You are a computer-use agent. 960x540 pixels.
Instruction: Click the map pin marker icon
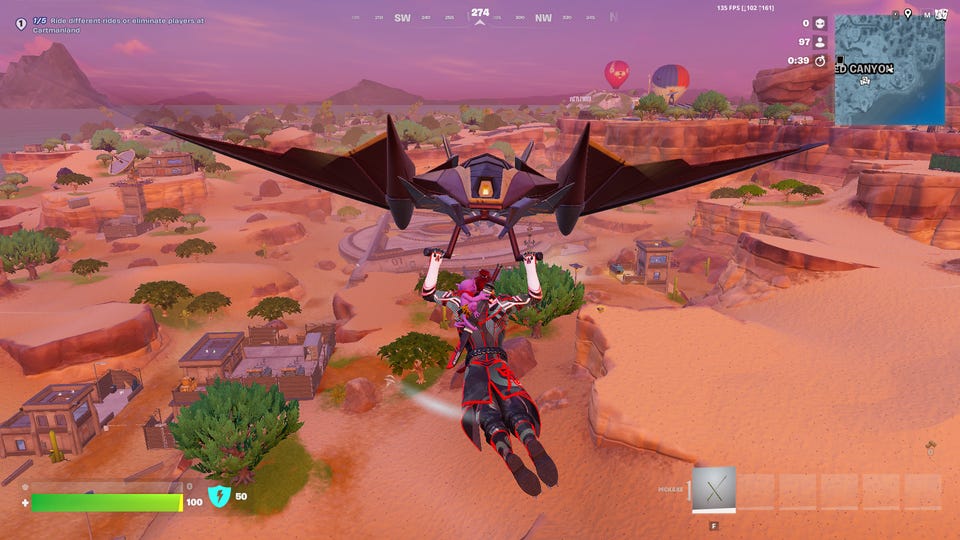[x=908, y=13]
